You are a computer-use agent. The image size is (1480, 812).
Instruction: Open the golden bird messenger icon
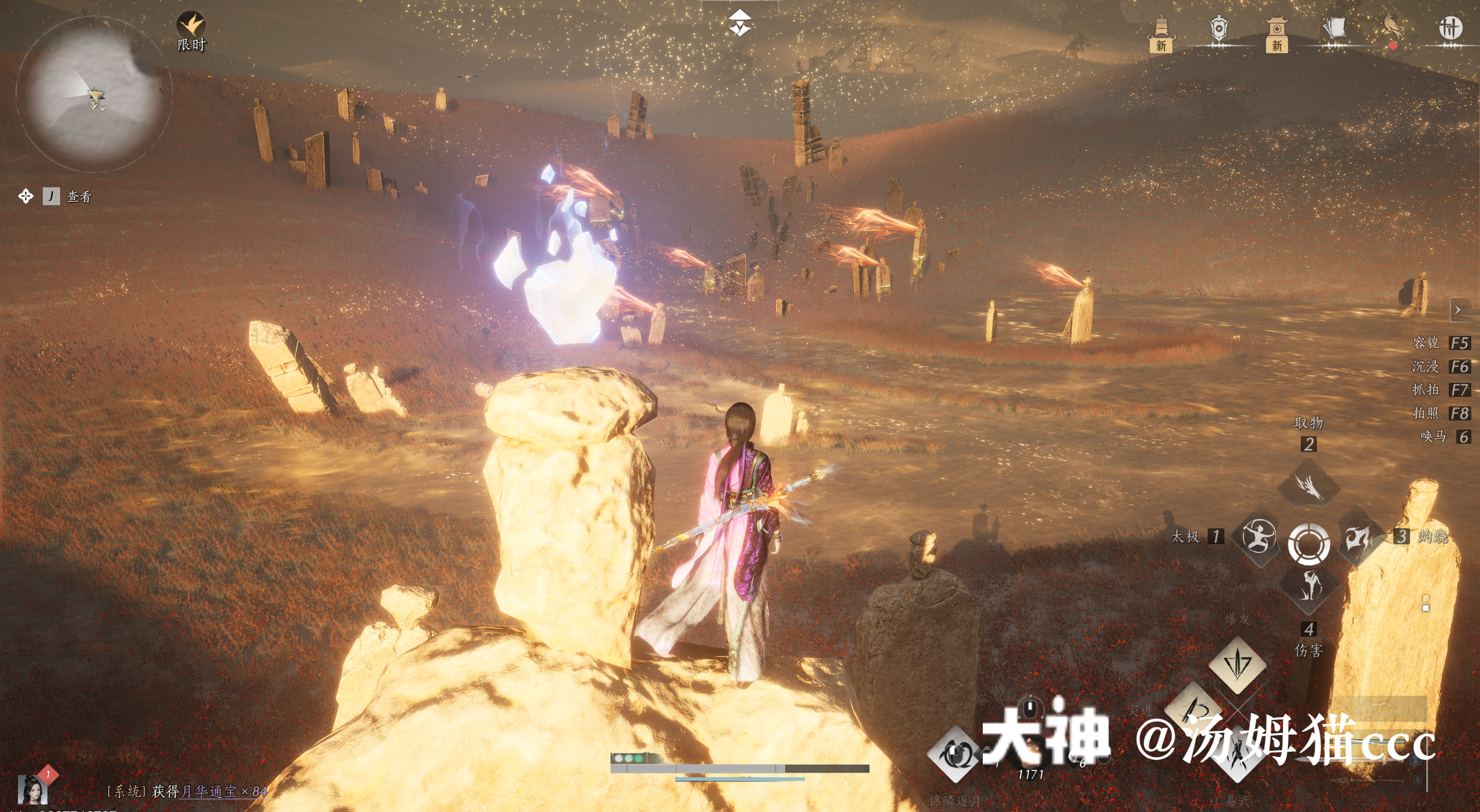click(x=1393, y=29)
